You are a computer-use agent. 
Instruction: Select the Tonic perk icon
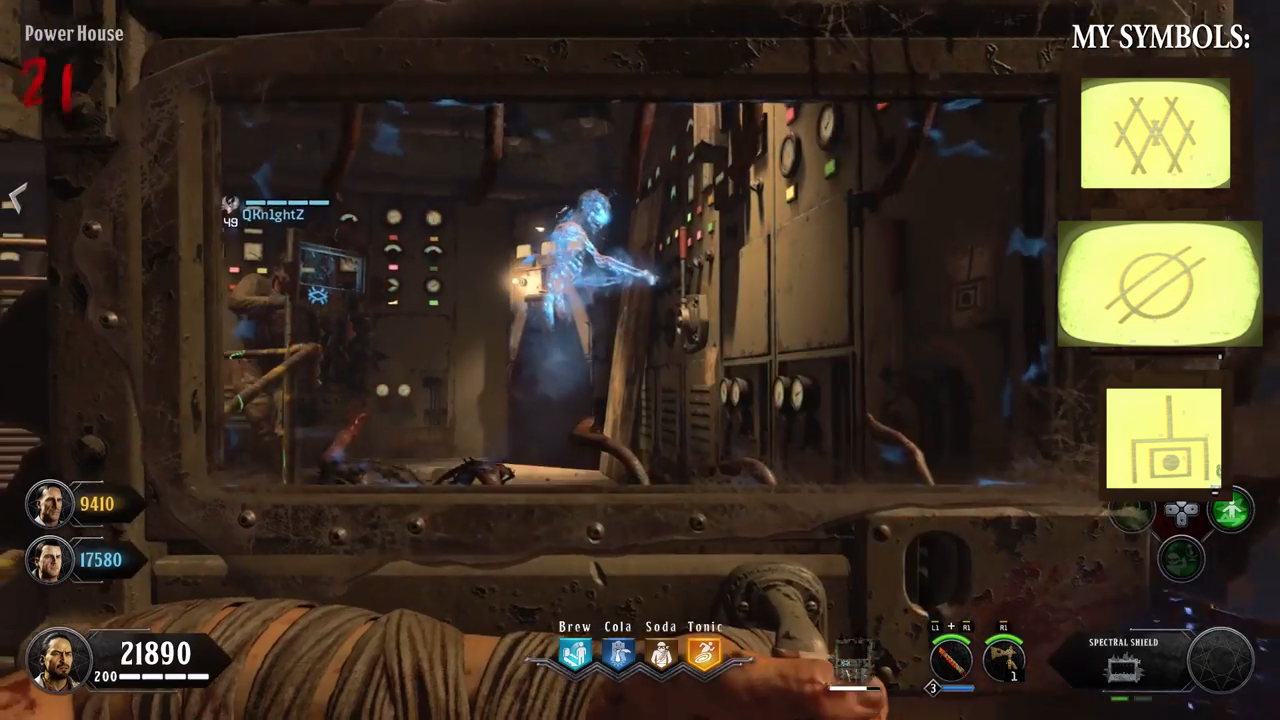coord(704,654)
